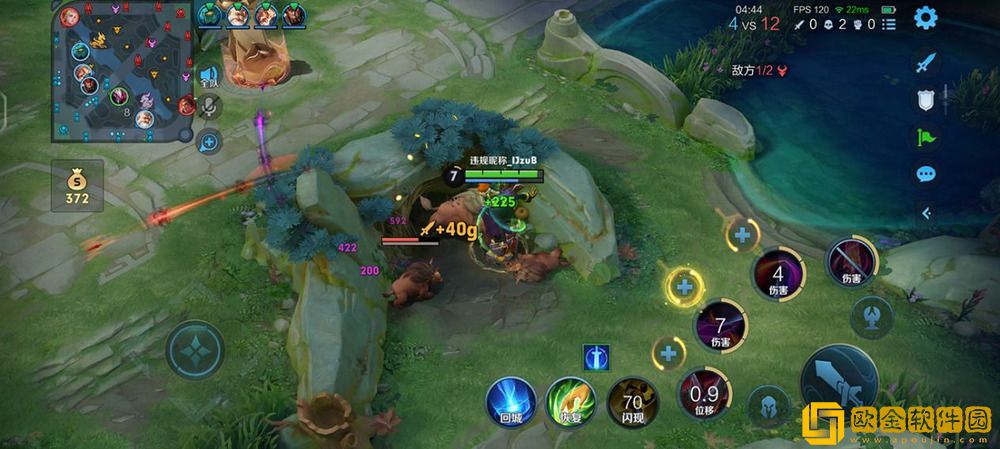
Task: Send the shield defend signal
Action: (926, 99)
